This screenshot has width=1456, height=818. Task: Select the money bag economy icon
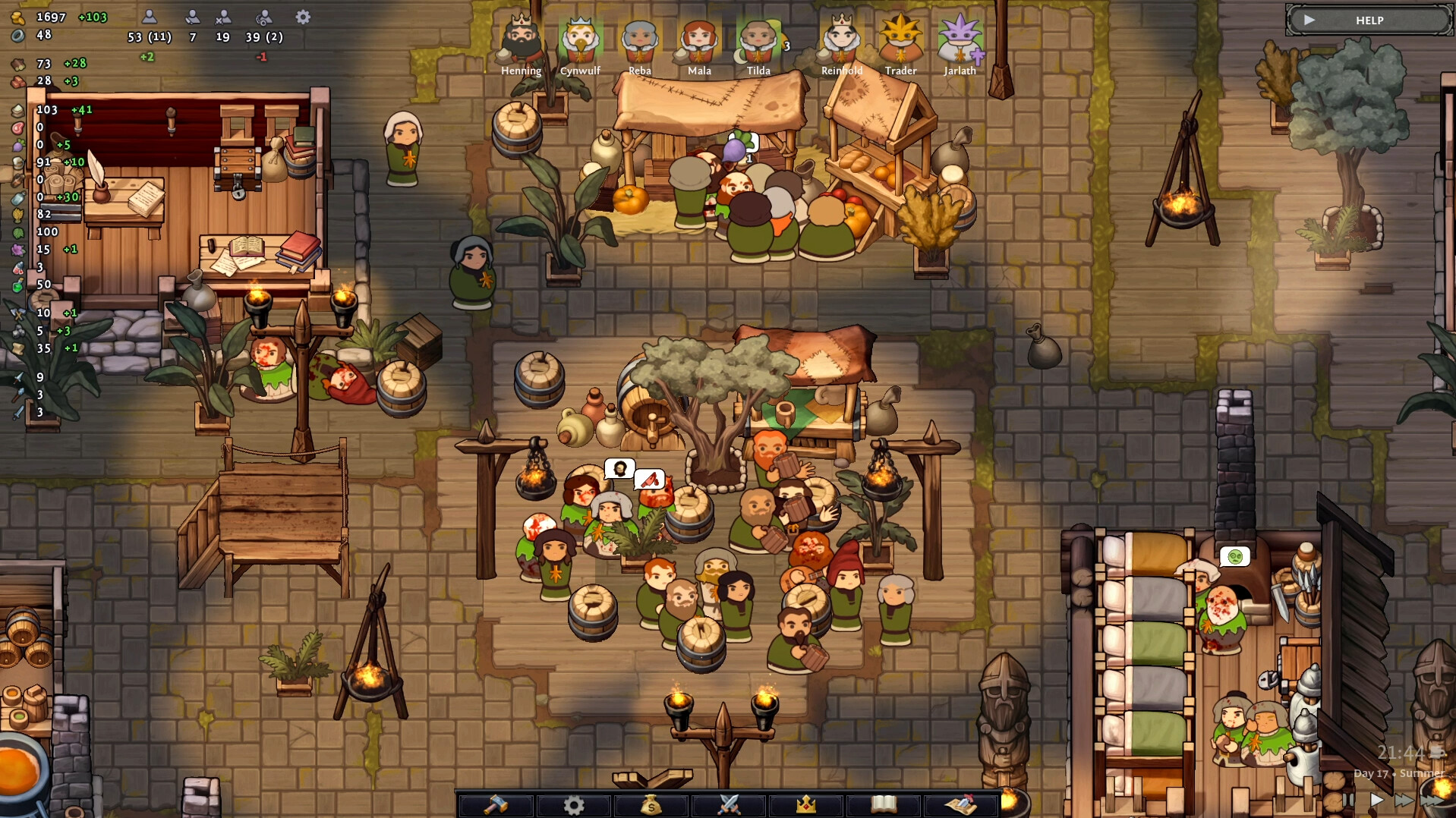pos(651,804)
